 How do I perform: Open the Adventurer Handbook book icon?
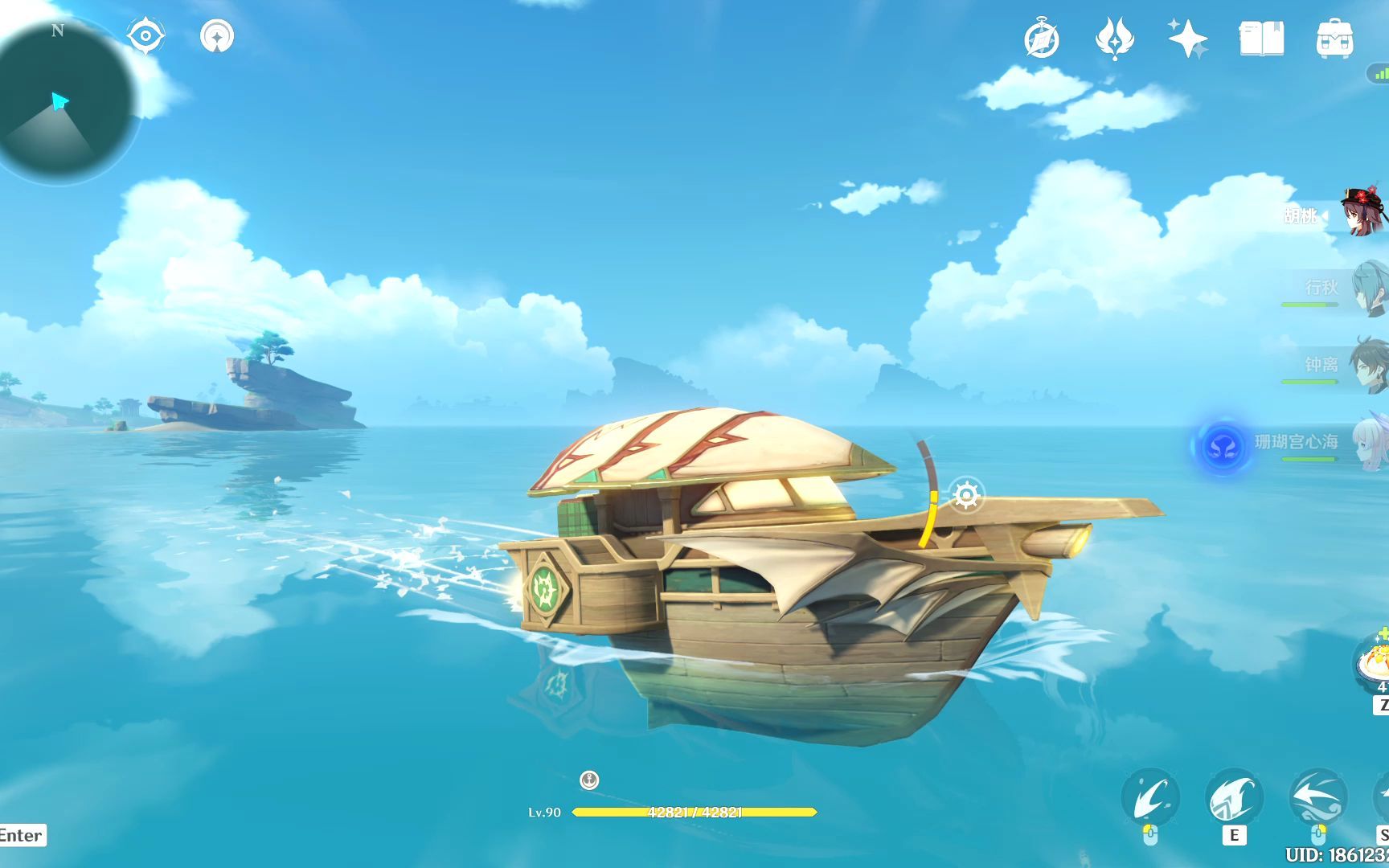pos(1261,39)
